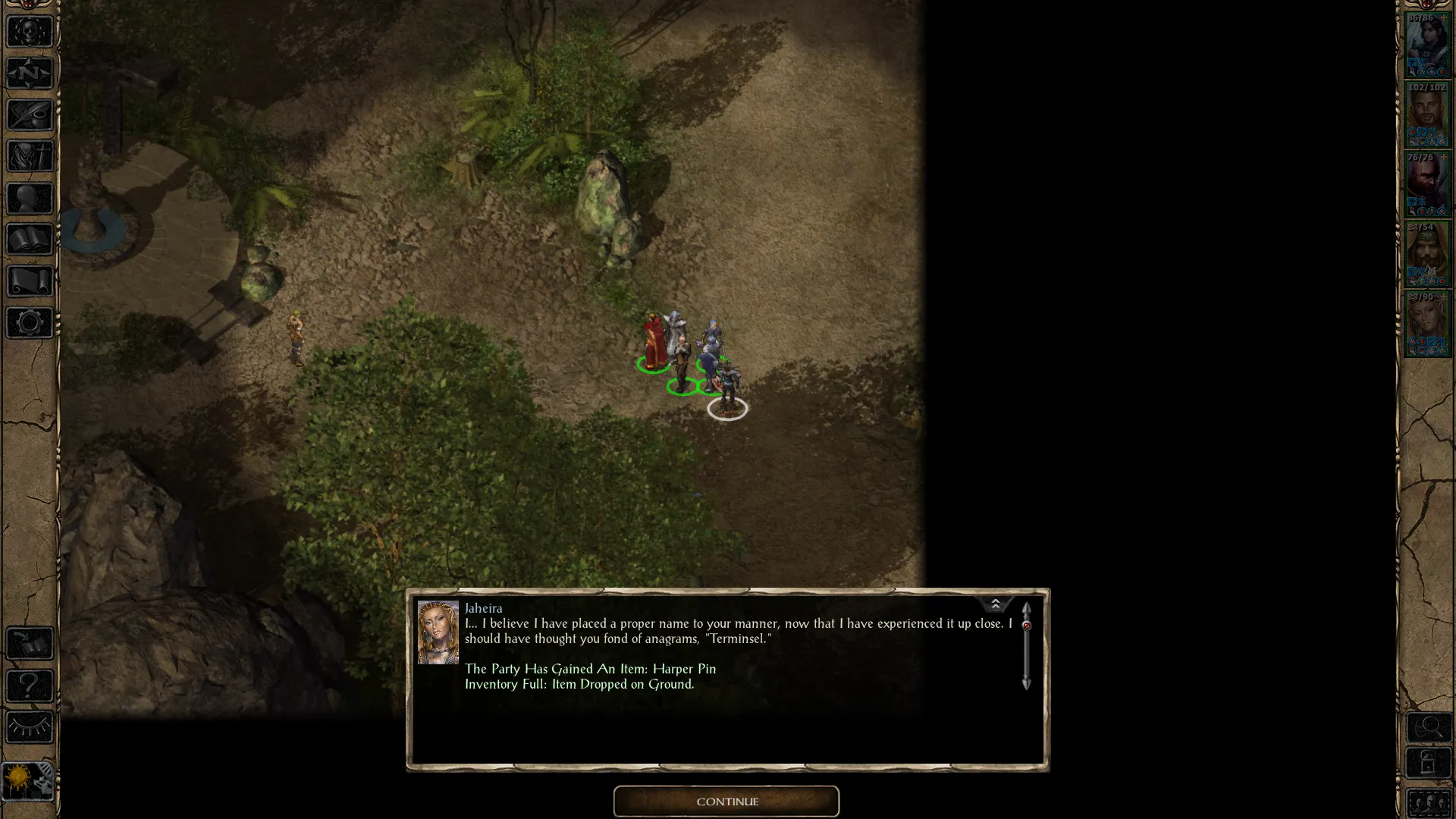Toggle the padlock icon in right sidebar
The height and width of the screenshot is (819, 1456).
click(x=1429, y=762)
